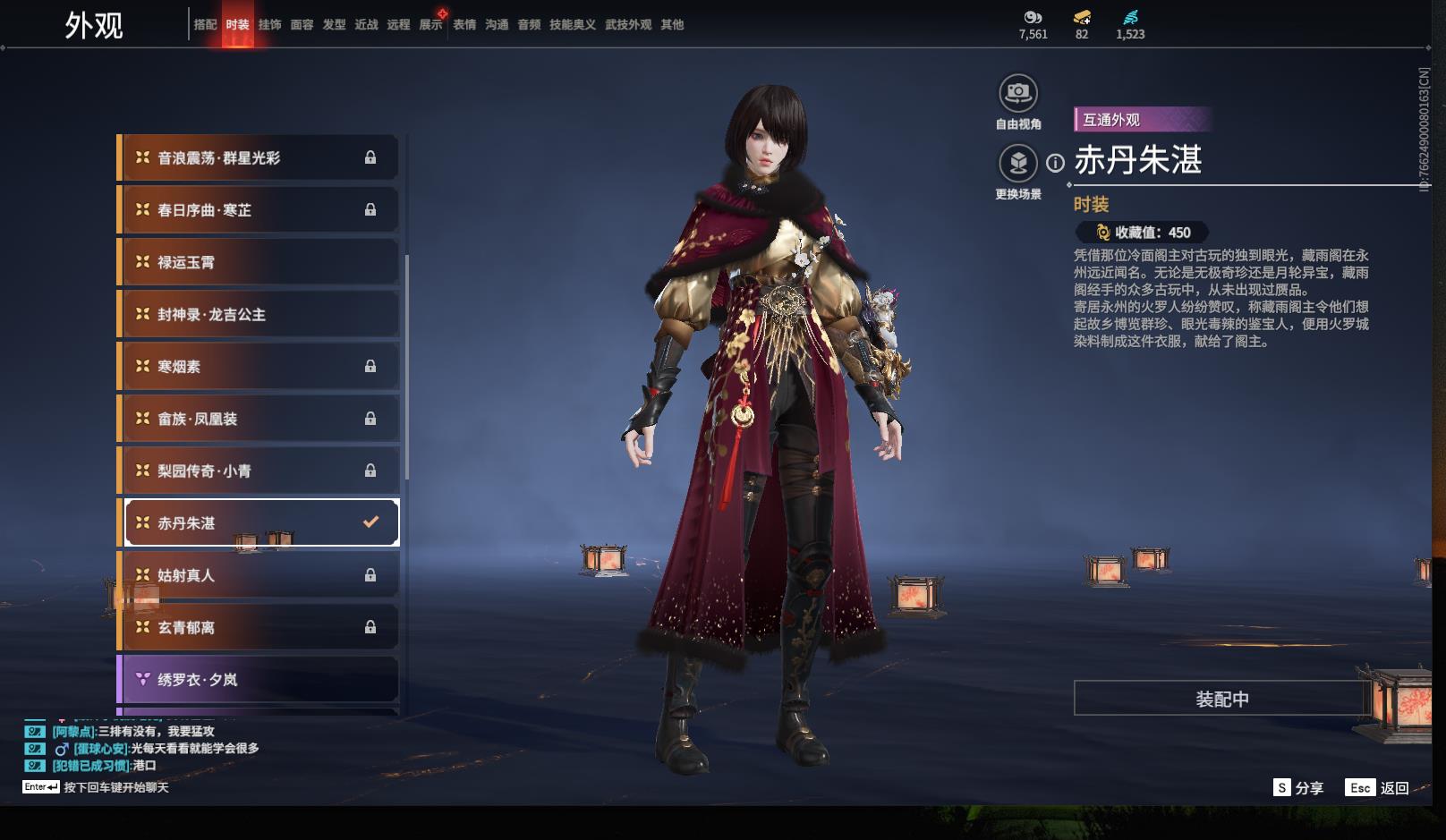The image size is (1446, 840).
Task: Go to the 技能奥义 tab
Action: pos(572,25)
